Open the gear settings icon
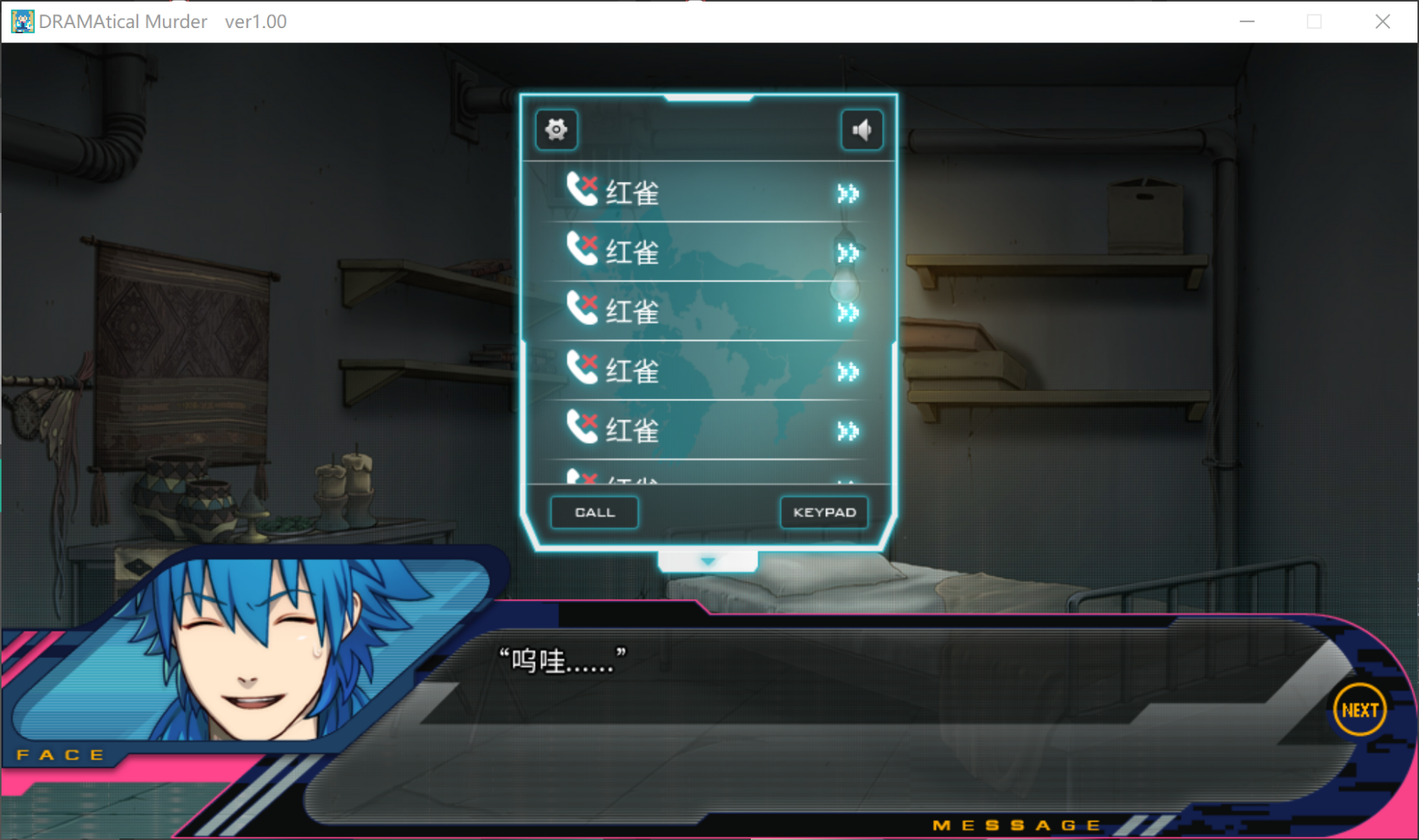This screenshot has height=840, width=1419. pyautogui.click(x=557, y=130)
